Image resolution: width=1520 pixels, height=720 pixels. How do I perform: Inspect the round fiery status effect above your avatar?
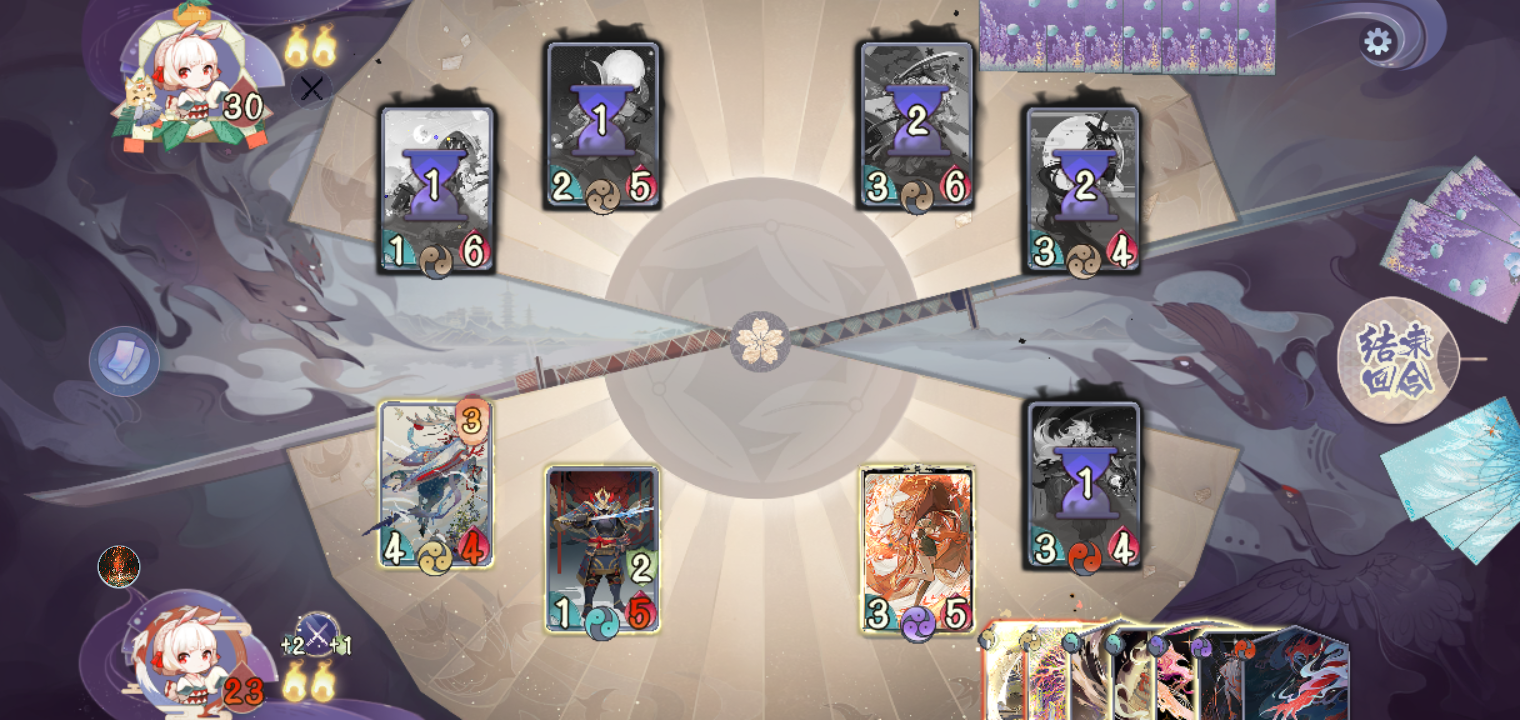(118, 568)
